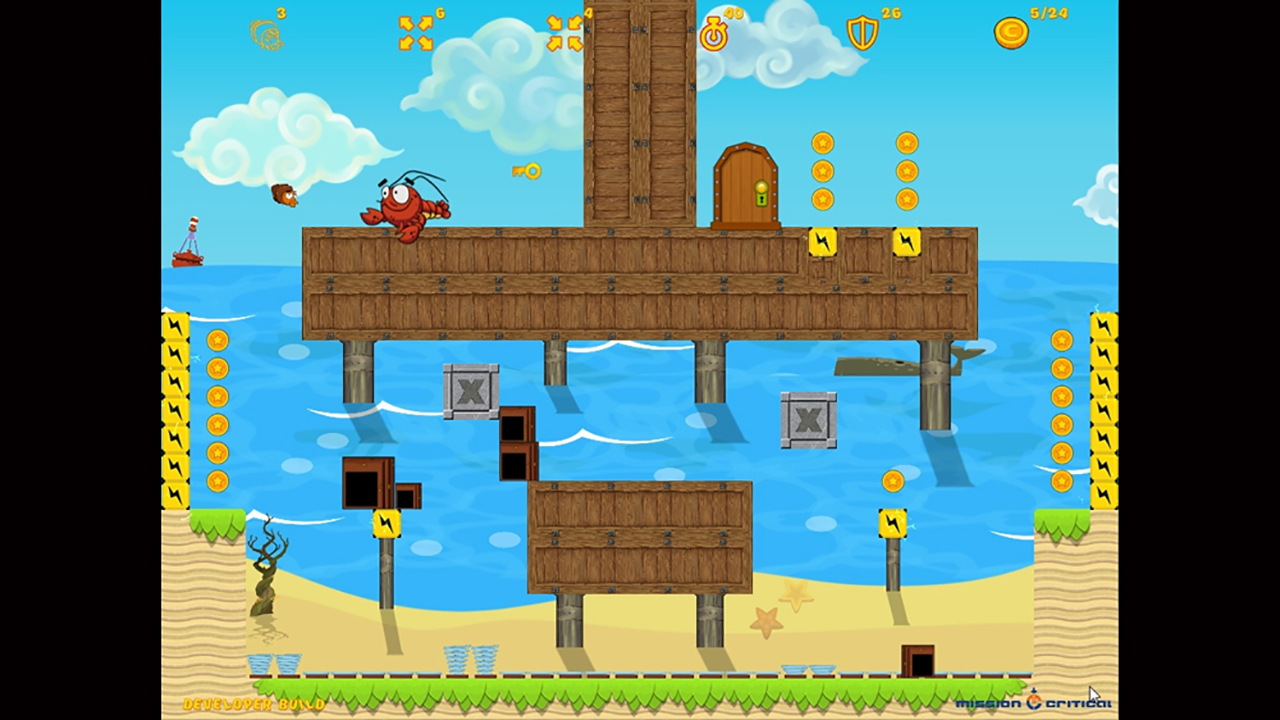Image resolution: width=1280 pixels, height=720 pixels.
Task: Toggle the rightmost lightning block below the pier
Action: 893,523
